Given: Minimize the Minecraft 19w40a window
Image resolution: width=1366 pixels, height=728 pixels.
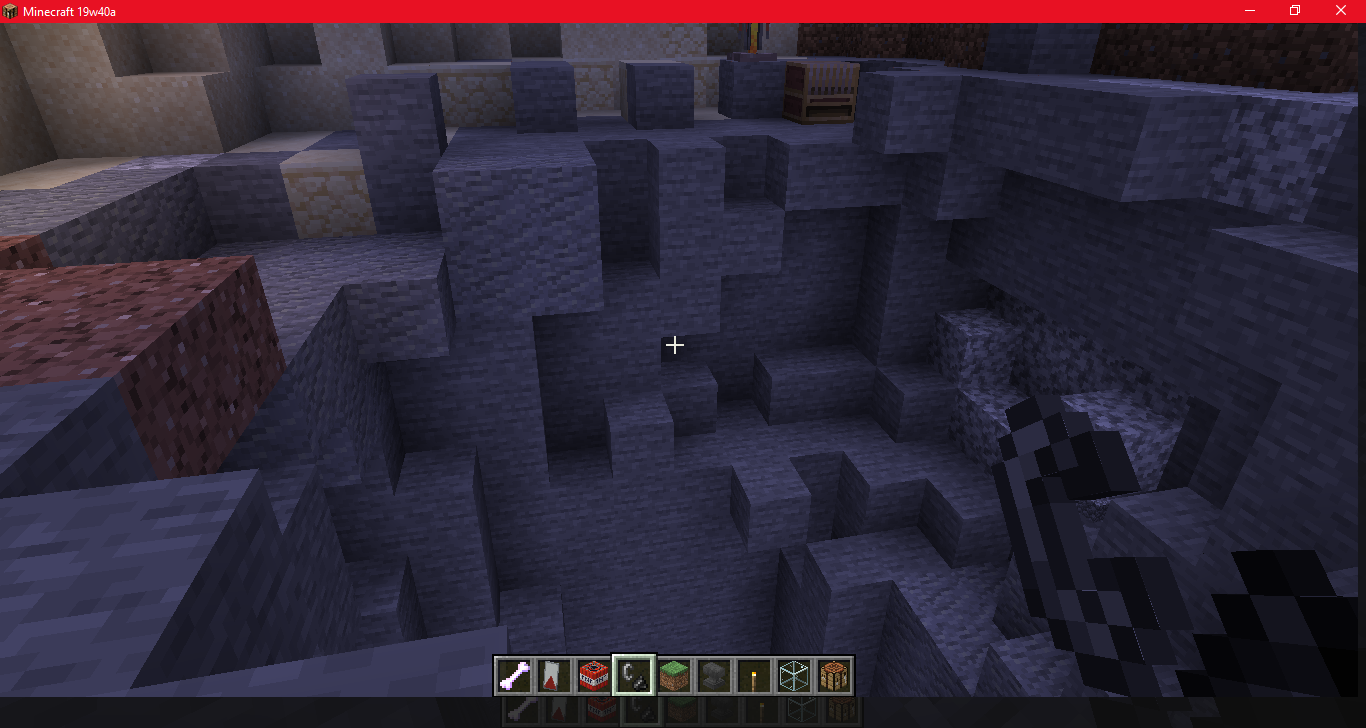Looking at the screenshot, I should point(1250,11).
